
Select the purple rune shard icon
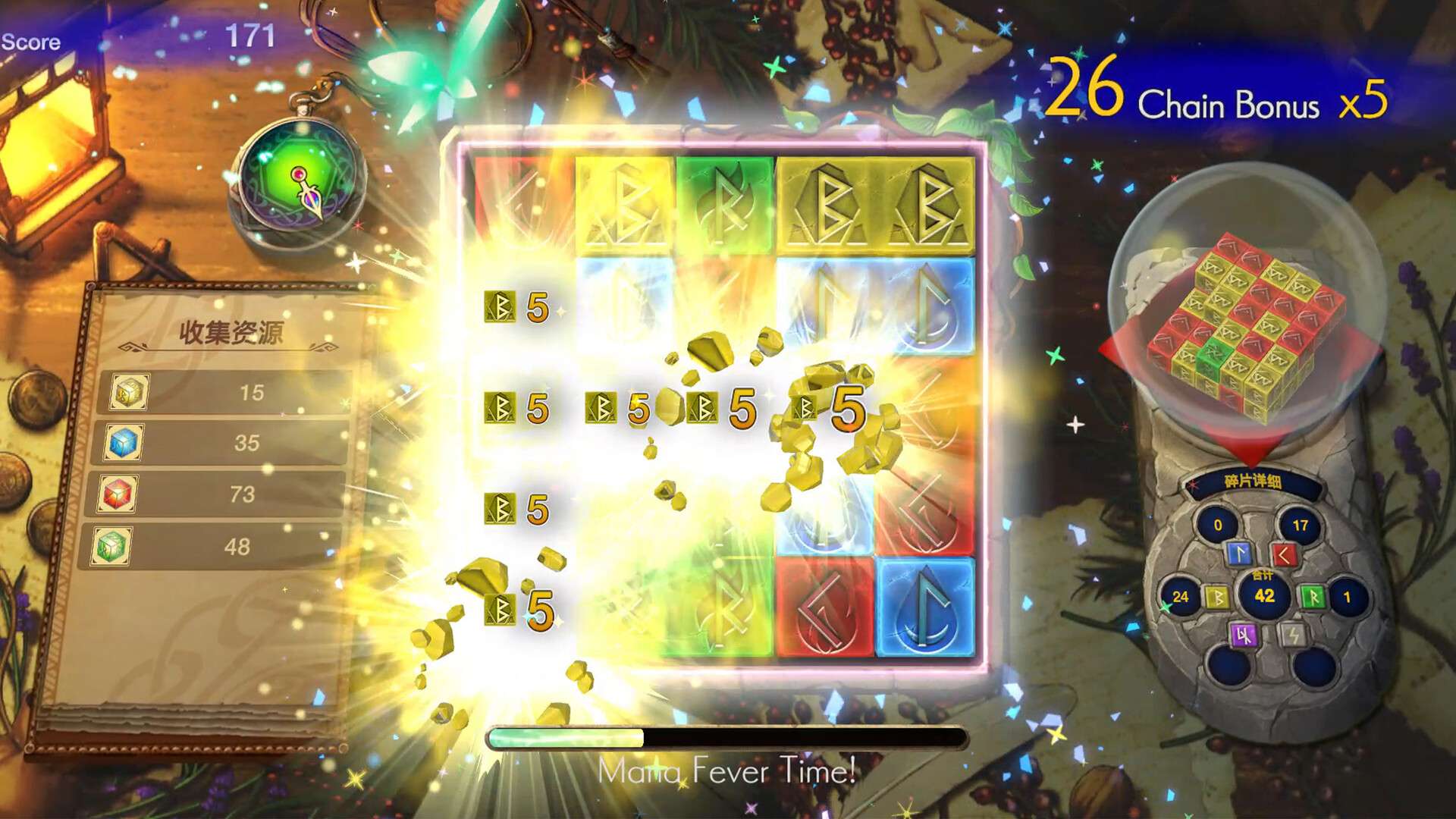click(1243, 634)
